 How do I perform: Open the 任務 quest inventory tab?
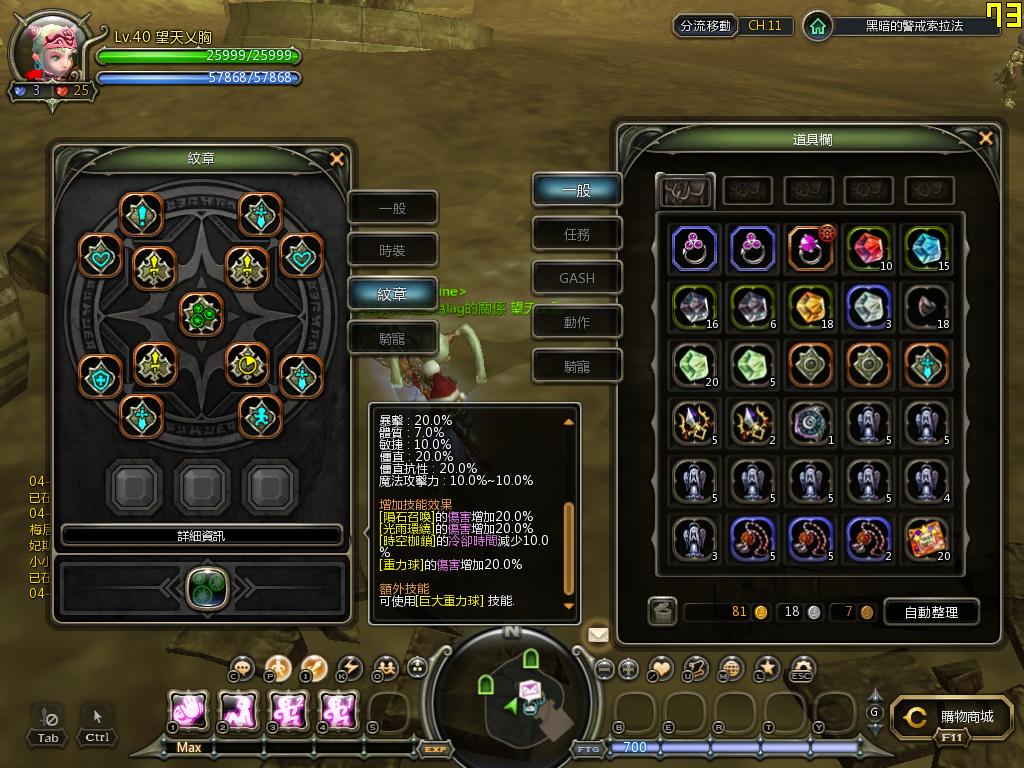[576, 234]
